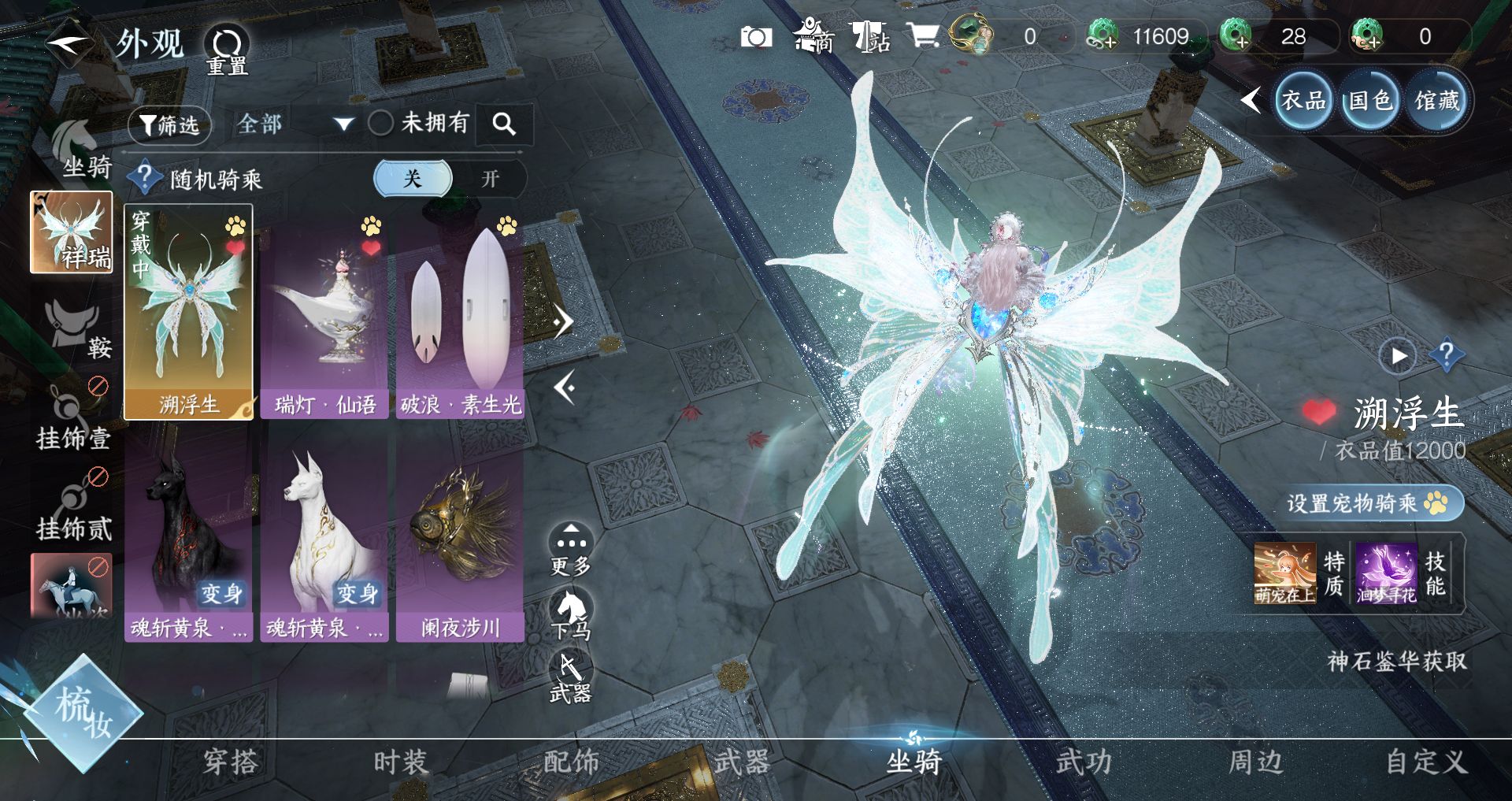The image size is (1512, 801).
Task: Open the magnifier search
Action: [x=504, y=124]
